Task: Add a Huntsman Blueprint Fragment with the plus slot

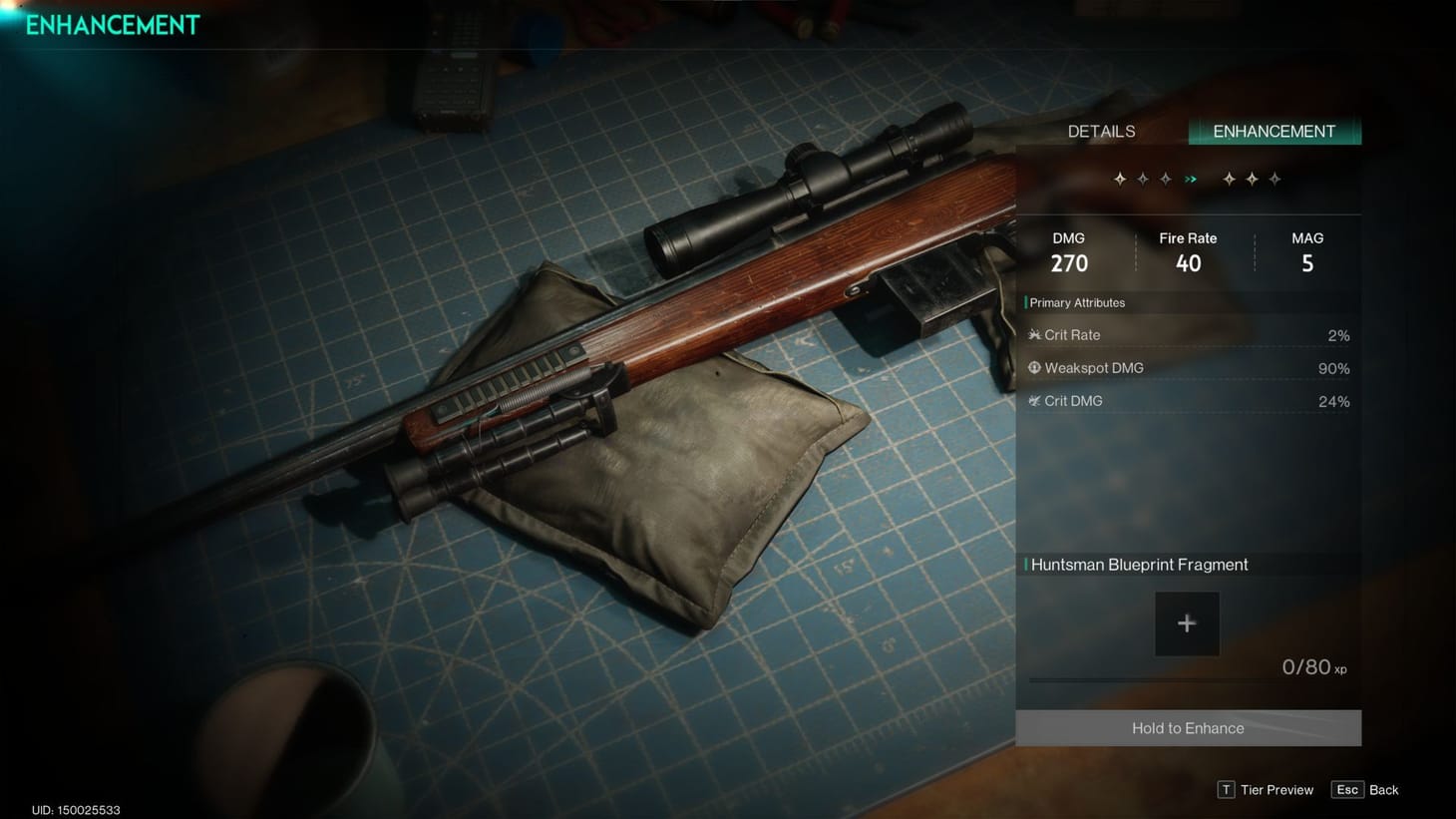Action: click(x=1187, y=622)
